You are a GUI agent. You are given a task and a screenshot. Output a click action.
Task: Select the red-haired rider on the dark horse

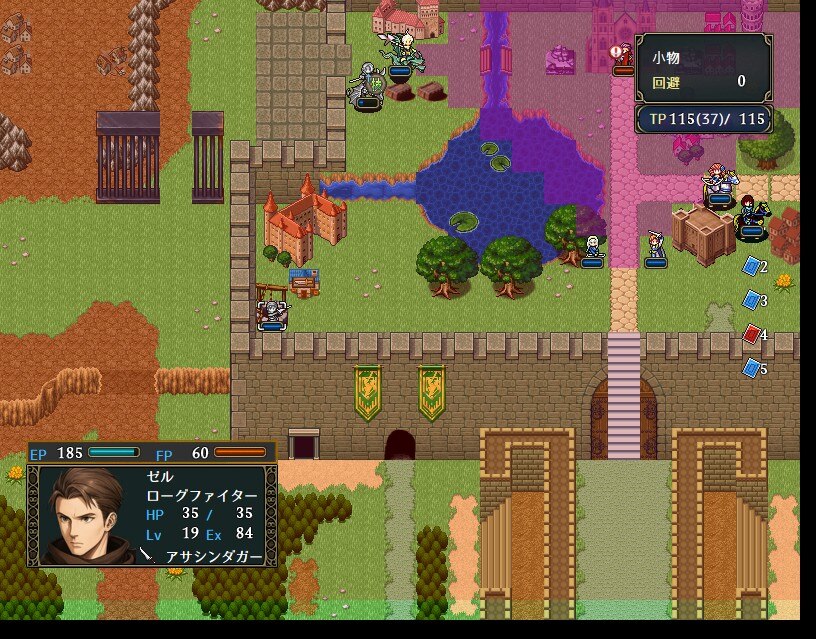click(x=752, y=215)
